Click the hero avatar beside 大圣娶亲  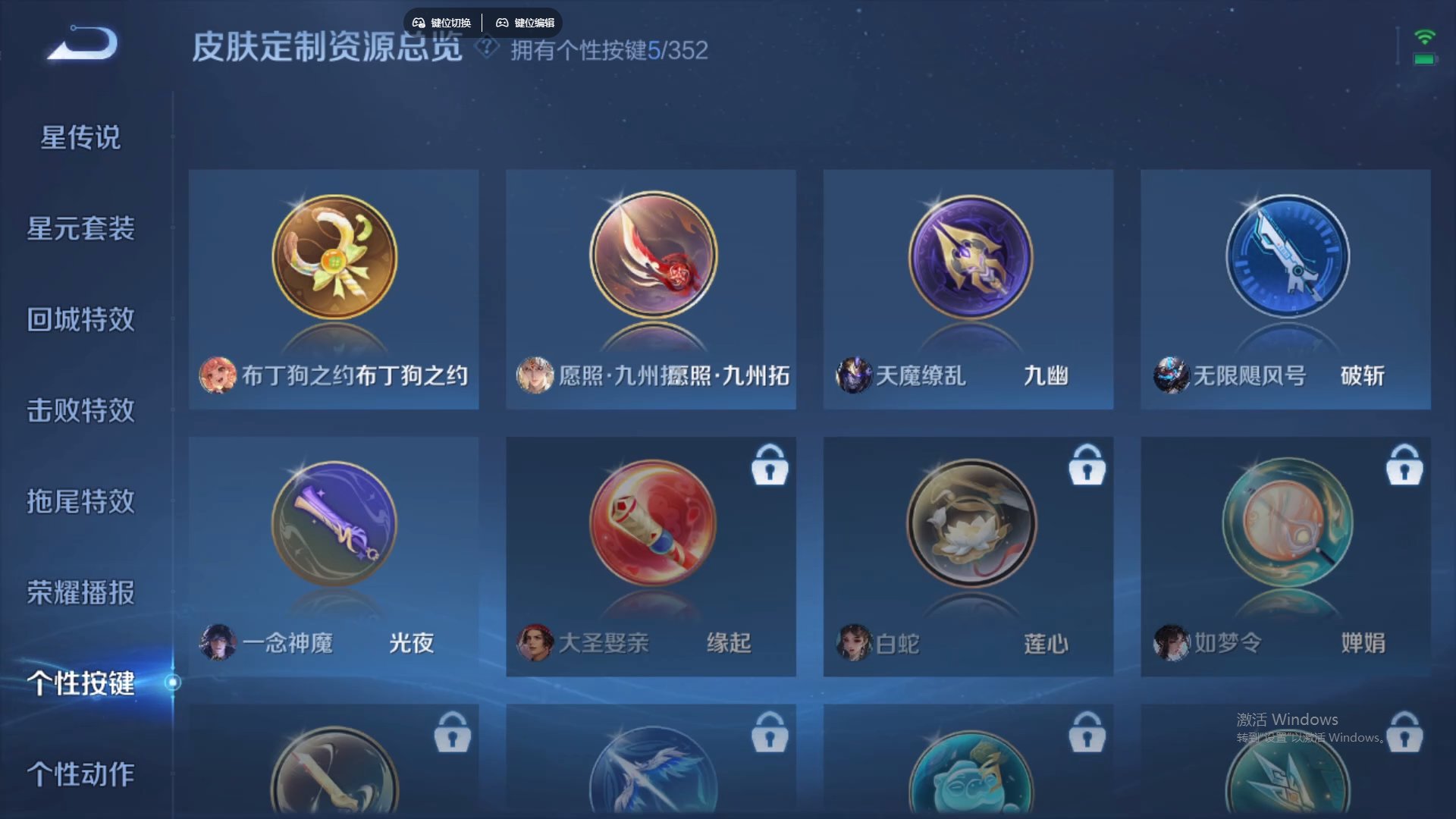535,642
